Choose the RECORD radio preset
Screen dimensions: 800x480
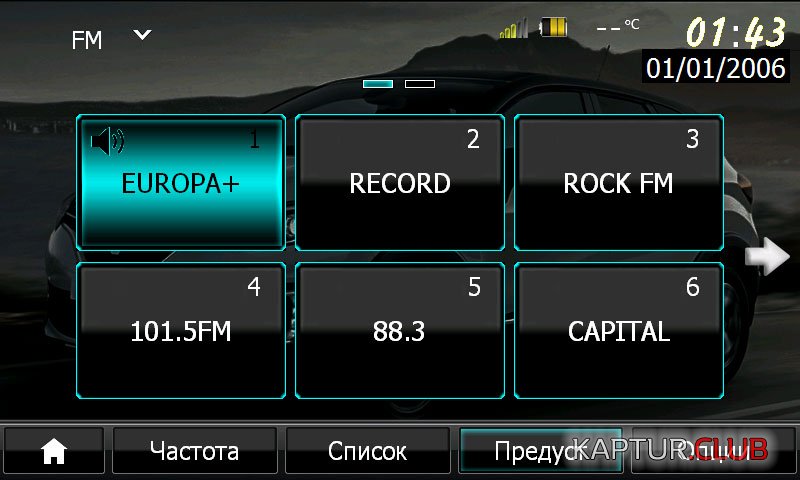point(400,183)
